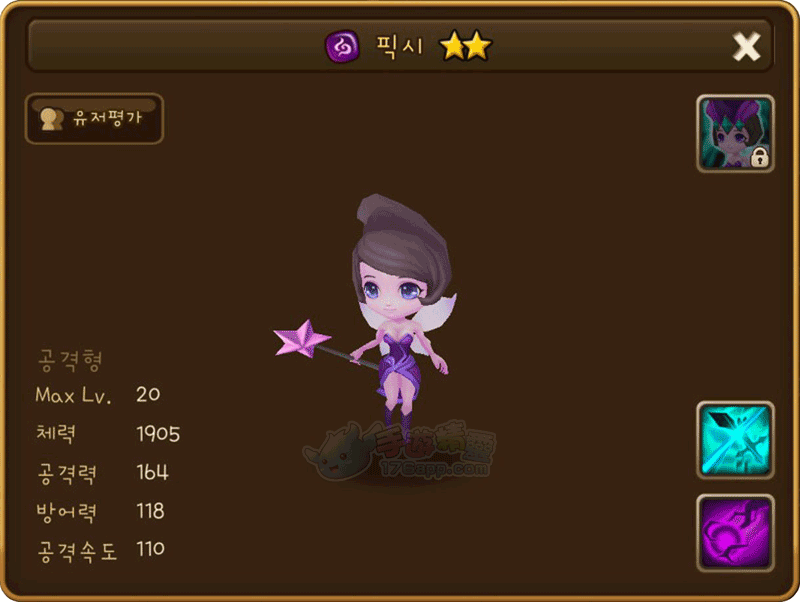
Task: Open the 유저평가 user reviews
Action: pyautogui.click(x=94, y=119)
